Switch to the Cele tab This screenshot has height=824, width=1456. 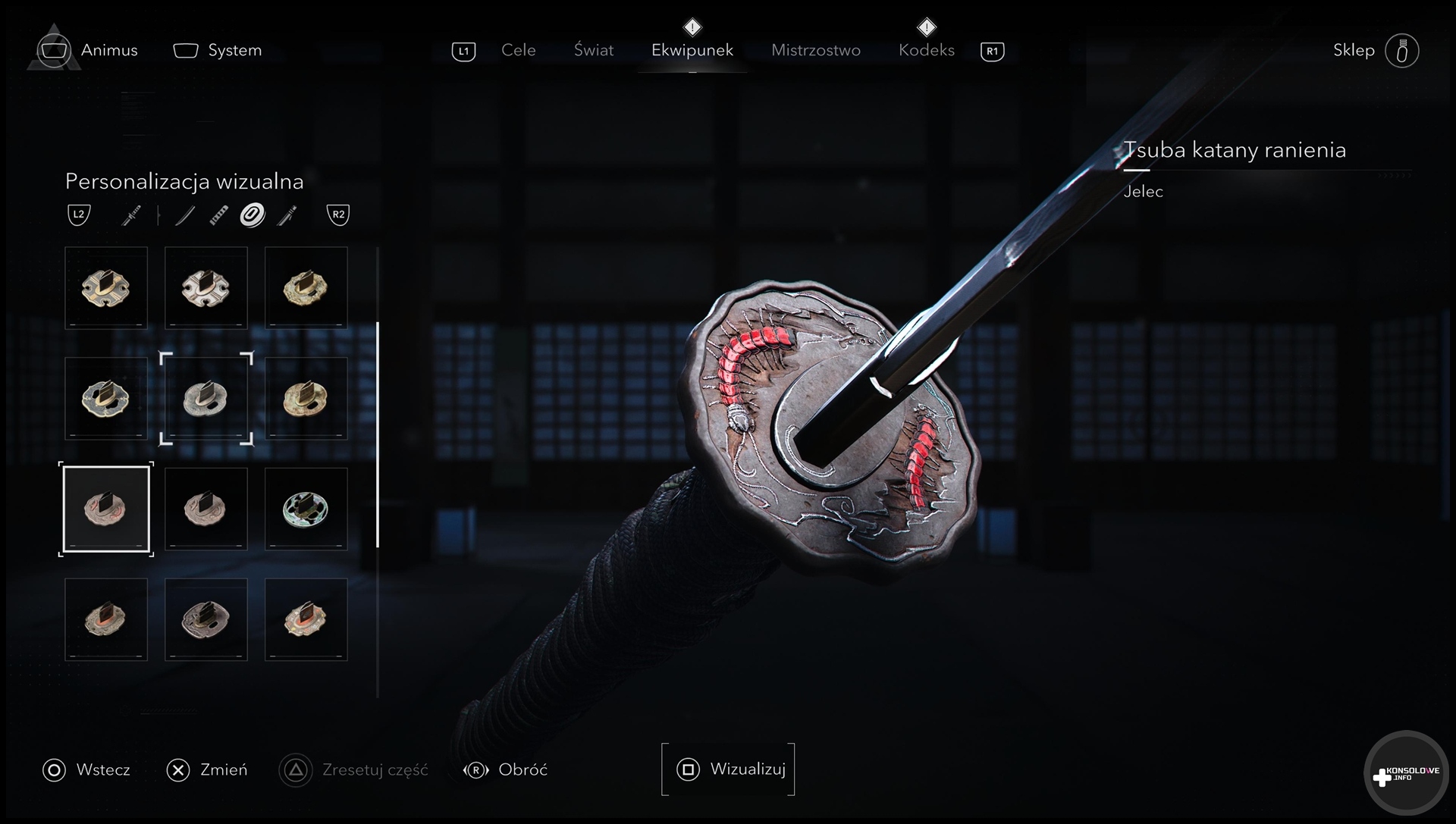coord(518,50)
